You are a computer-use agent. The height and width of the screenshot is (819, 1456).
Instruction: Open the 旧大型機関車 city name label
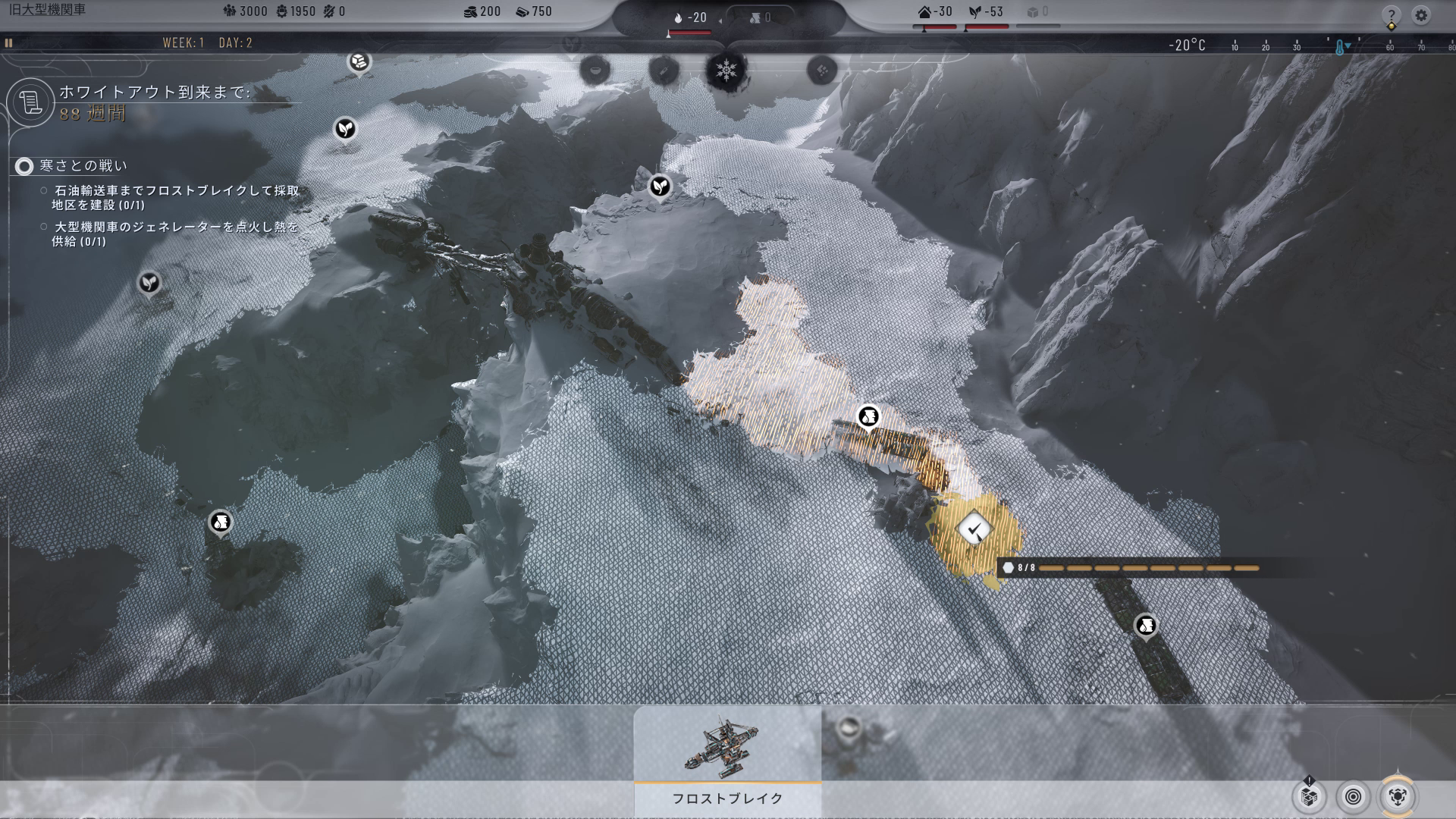coord(47,10)
